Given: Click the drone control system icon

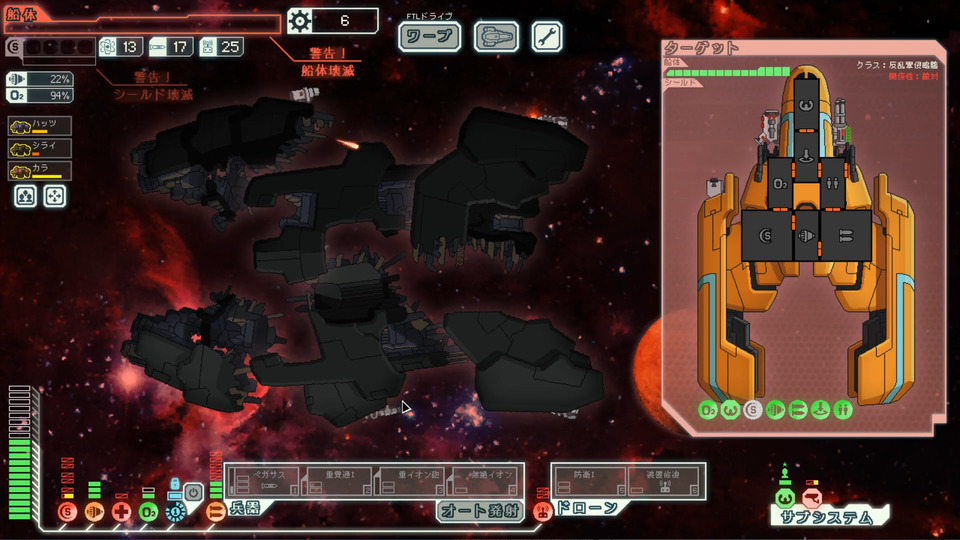Looking at the screenshot, I should (x=543, y=512).
